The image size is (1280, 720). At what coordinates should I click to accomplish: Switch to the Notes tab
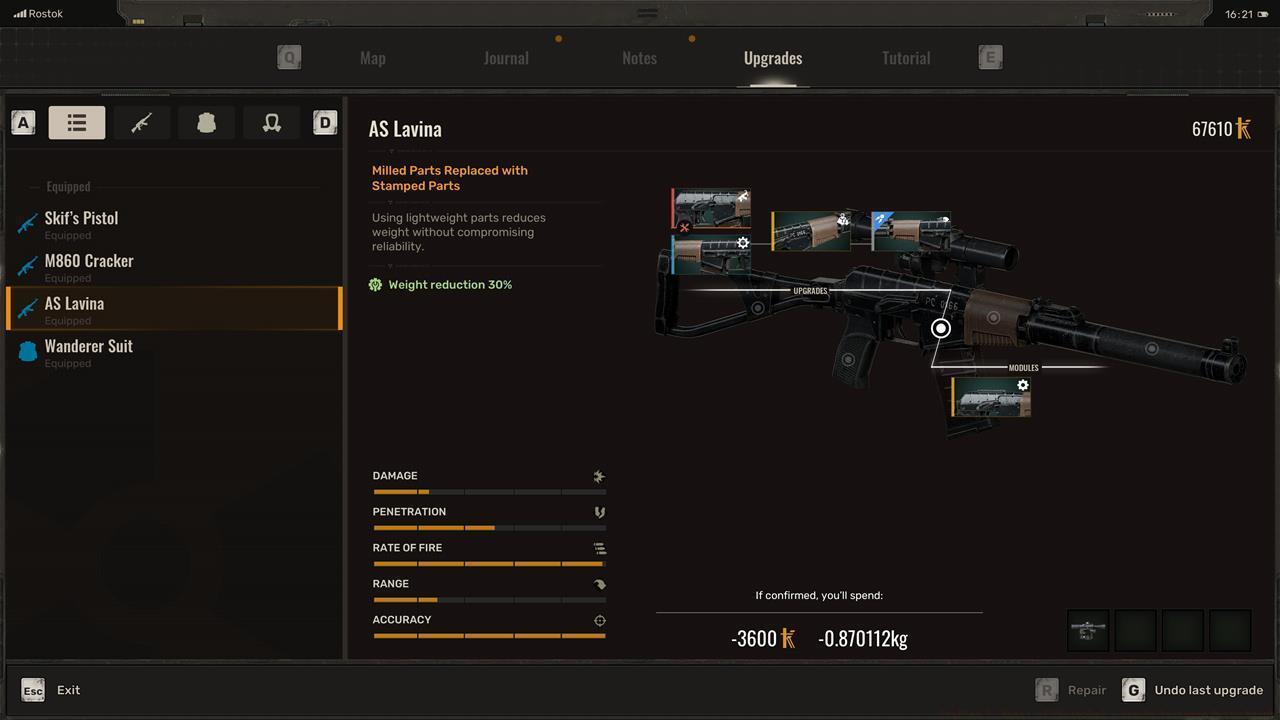pyautogui.click(x=639, y=58)
